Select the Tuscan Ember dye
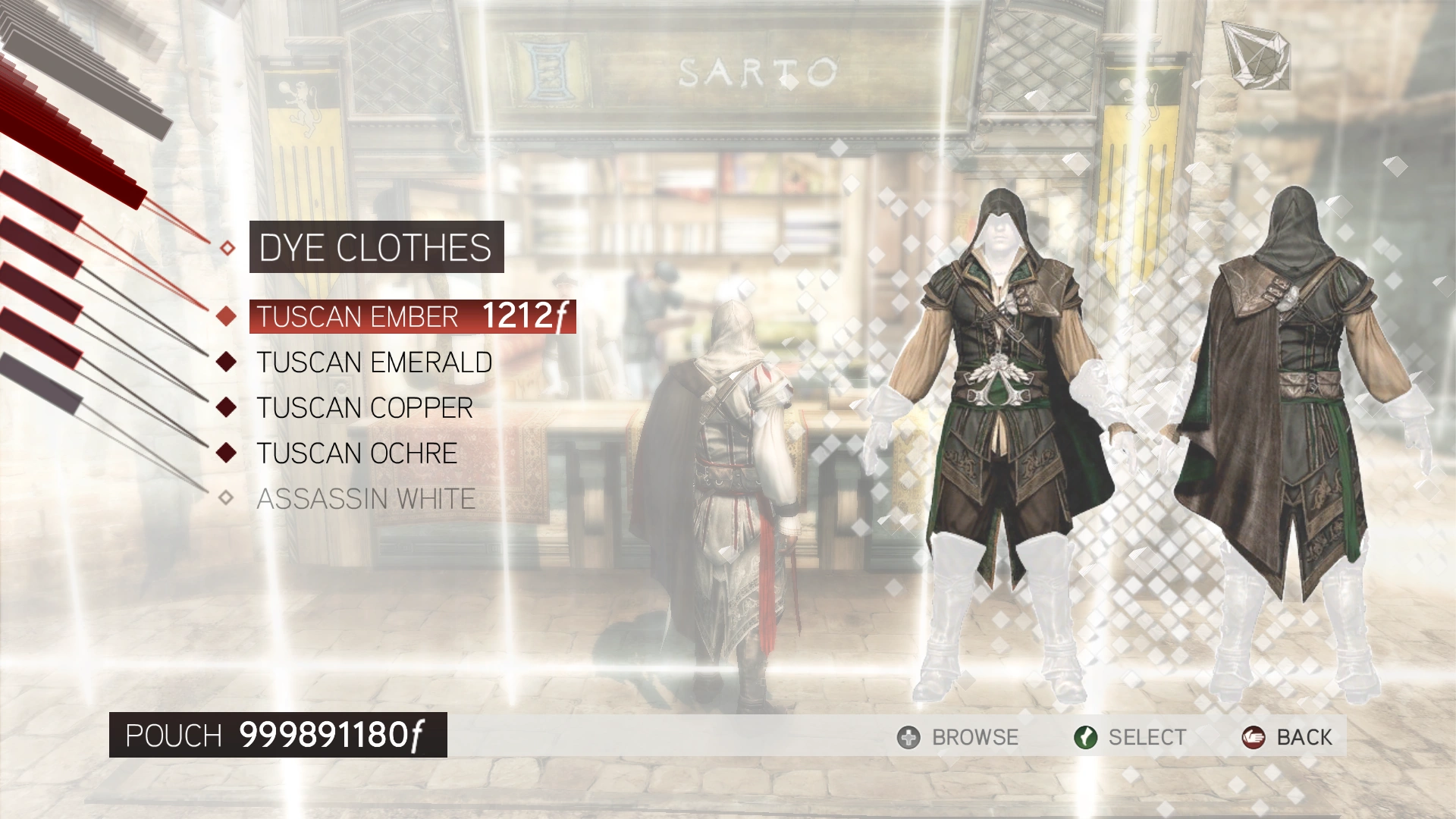 (x=358, y=317)
